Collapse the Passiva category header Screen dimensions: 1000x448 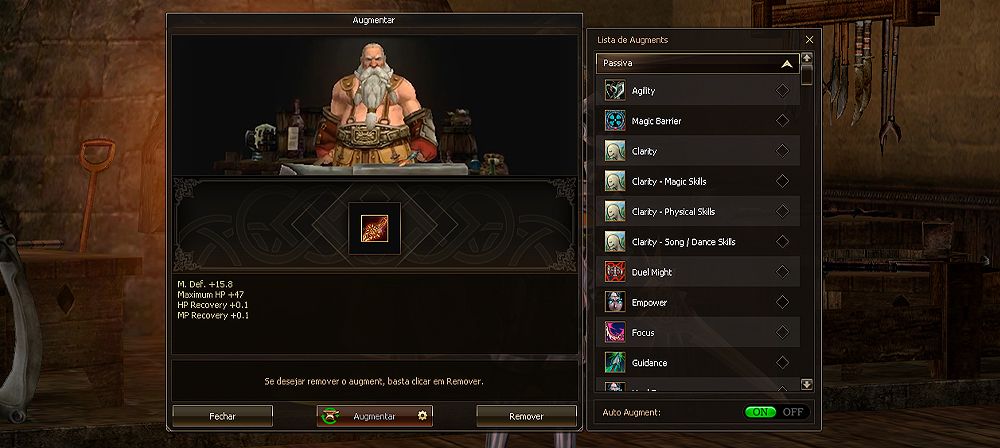tap(697, 63)
